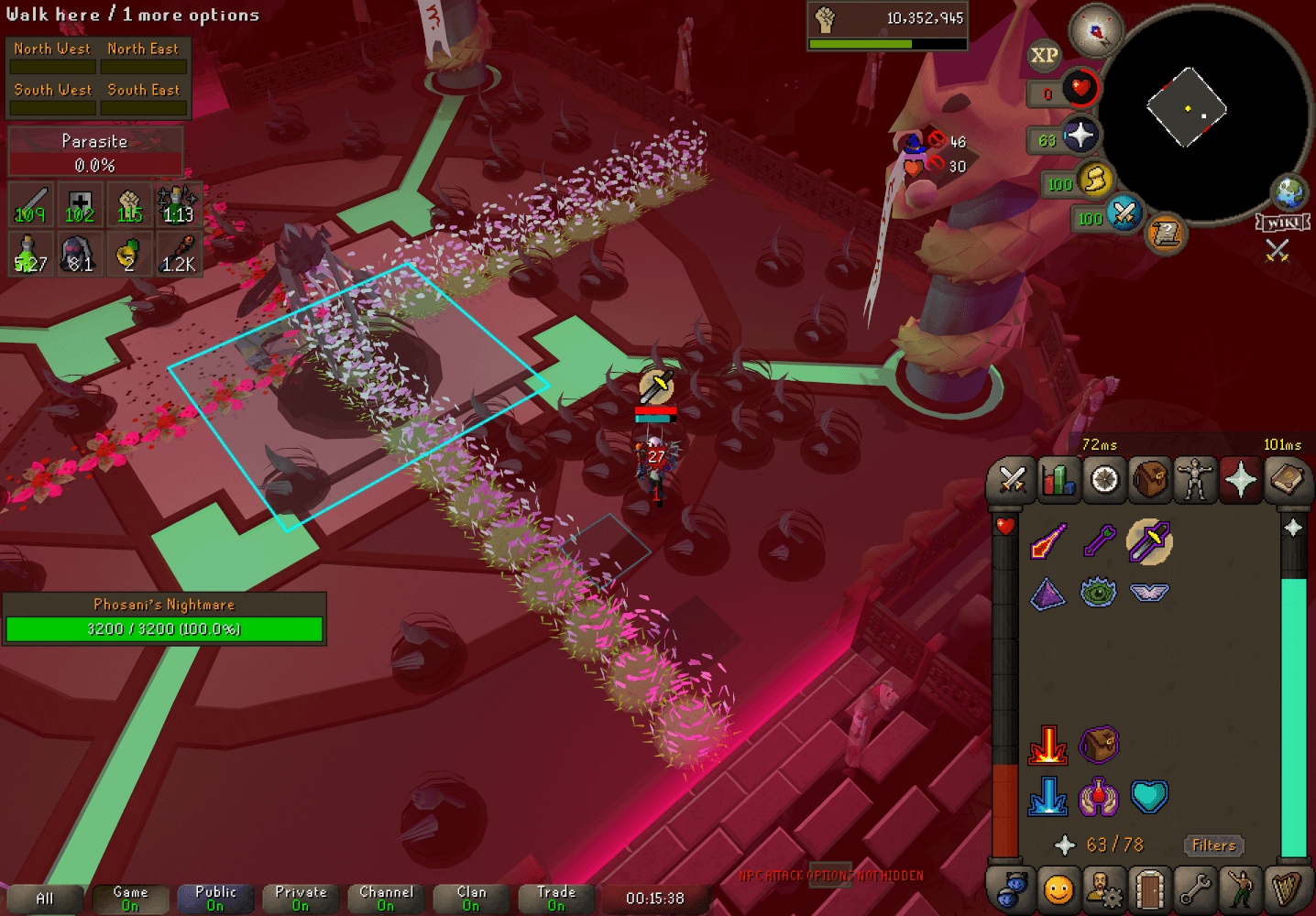The height and width of the screenshot is (916, 1316).
Task: Toggle Public chat off
Action: [214, 896]
